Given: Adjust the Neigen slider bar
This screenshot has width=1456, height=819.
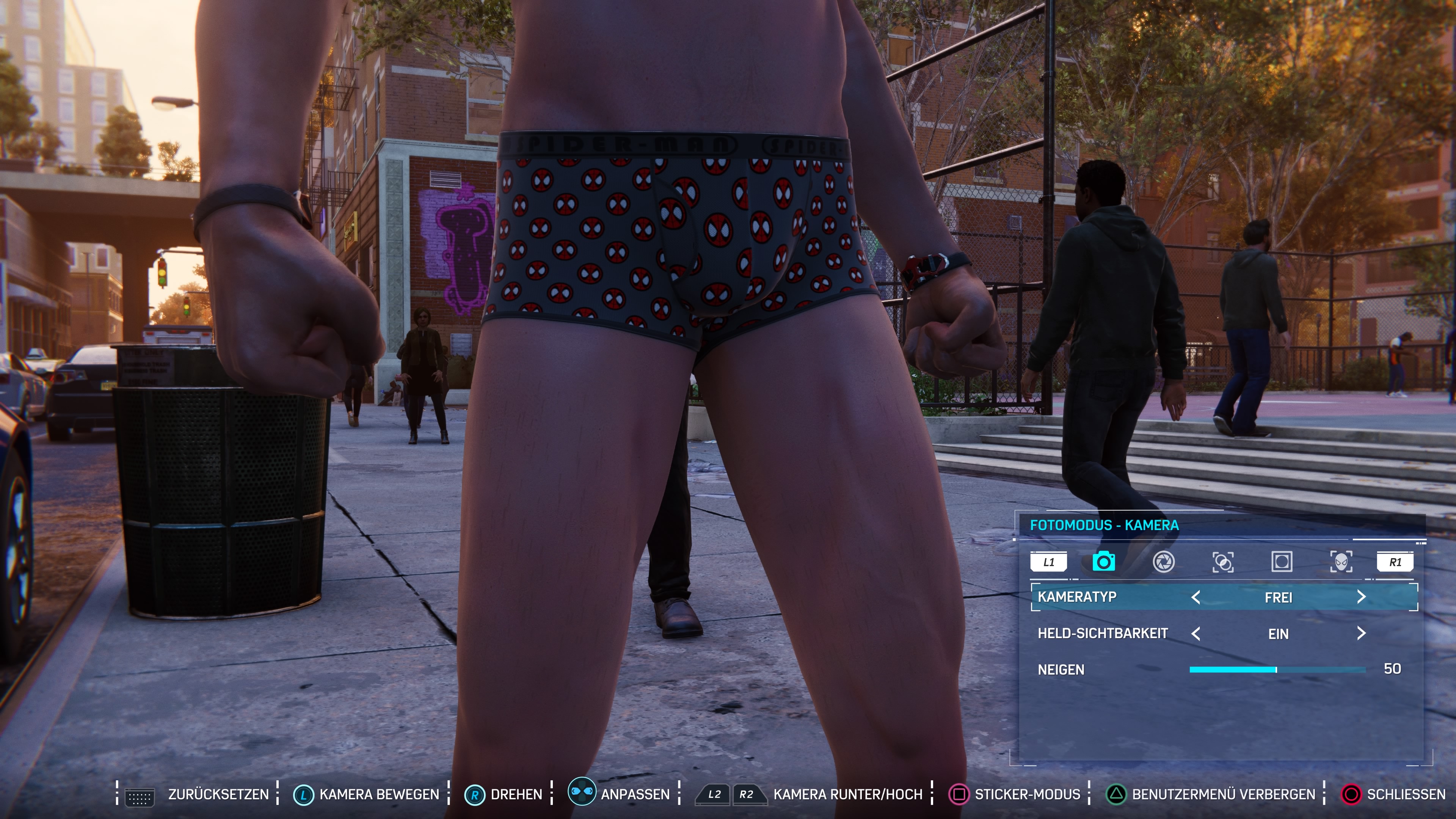Looking at the screenshot, I should coord(1277,670).
